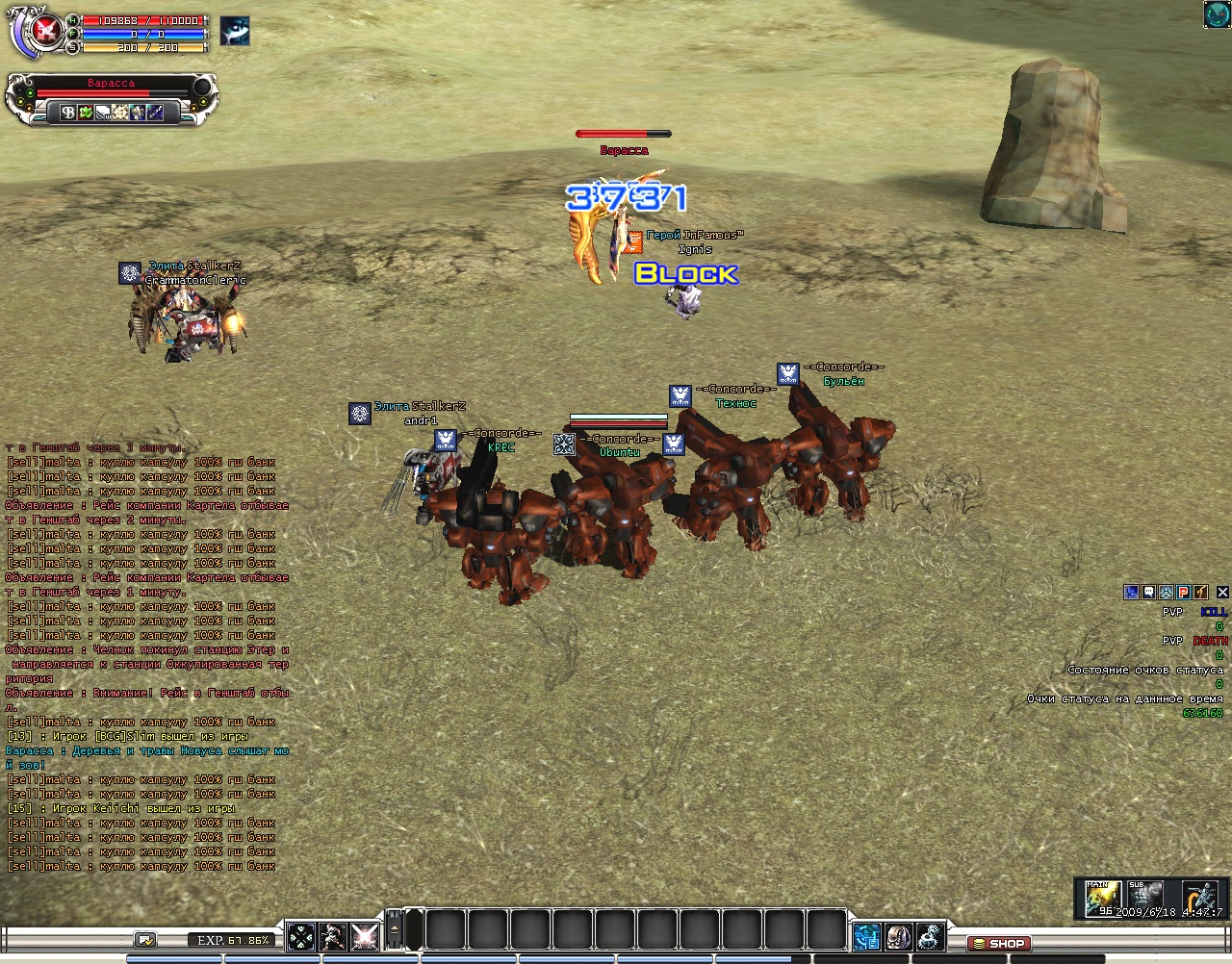
Task: Click the B icon on target frame
Action: (68, 113)
